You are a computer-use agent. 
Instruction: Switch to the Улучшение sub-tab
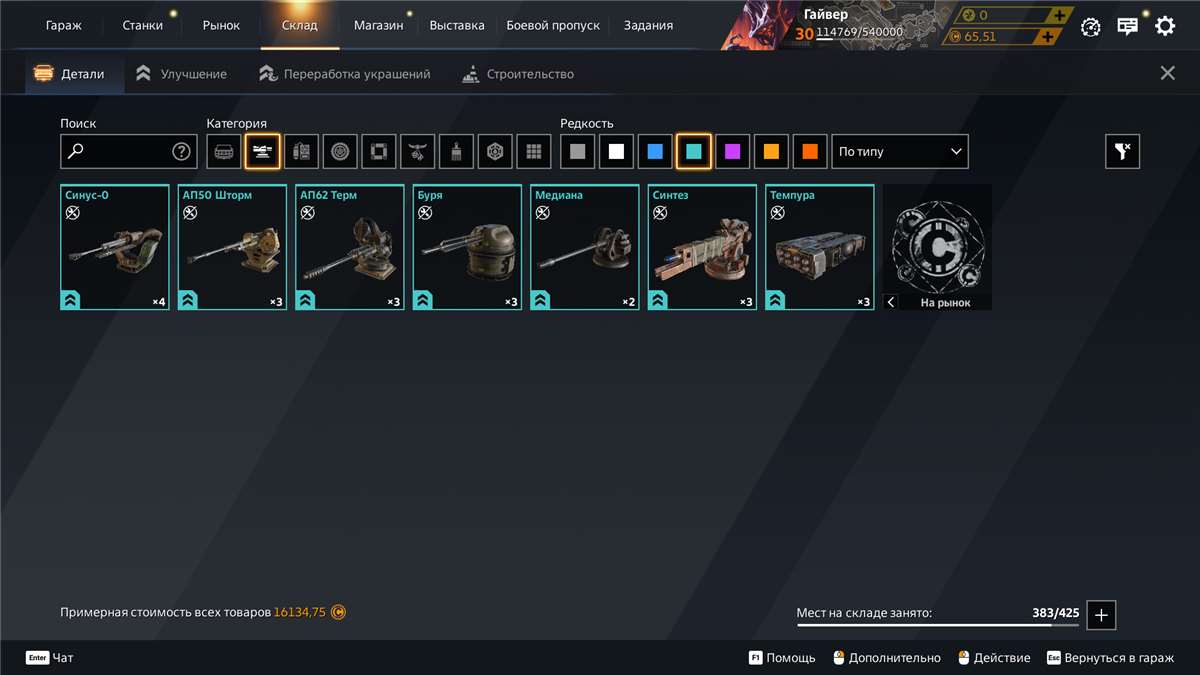coord(193,74)
